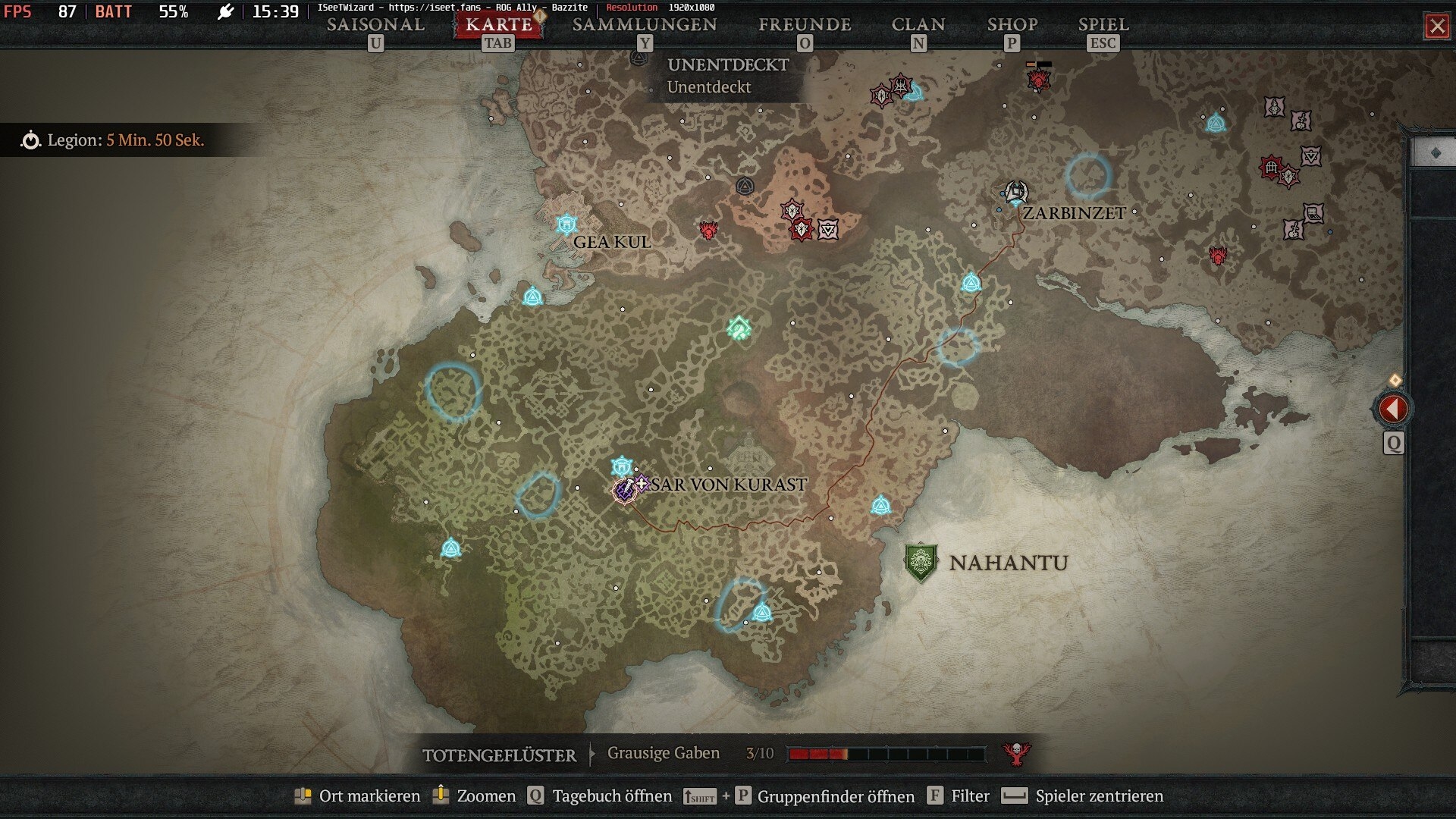Open the Totengeflüster Grausige Gaben tracker
The height and width of the screenshot is (819, 1456).
(663, 754)
